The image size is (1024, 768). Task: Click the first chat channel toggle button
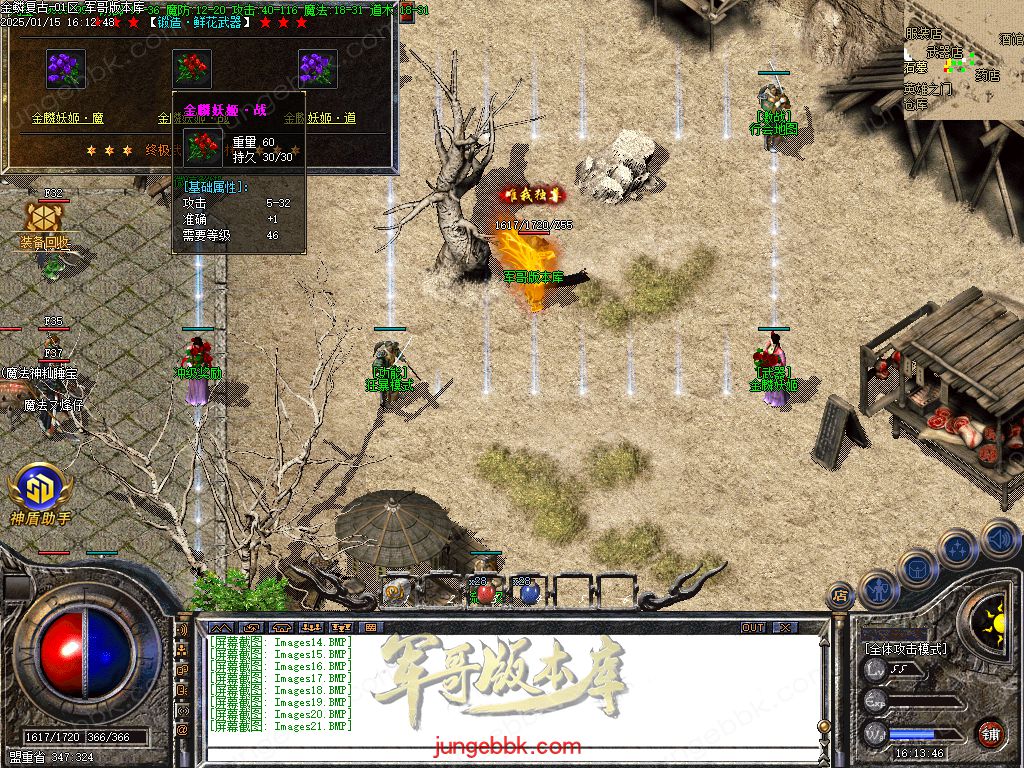click(222, 627)
